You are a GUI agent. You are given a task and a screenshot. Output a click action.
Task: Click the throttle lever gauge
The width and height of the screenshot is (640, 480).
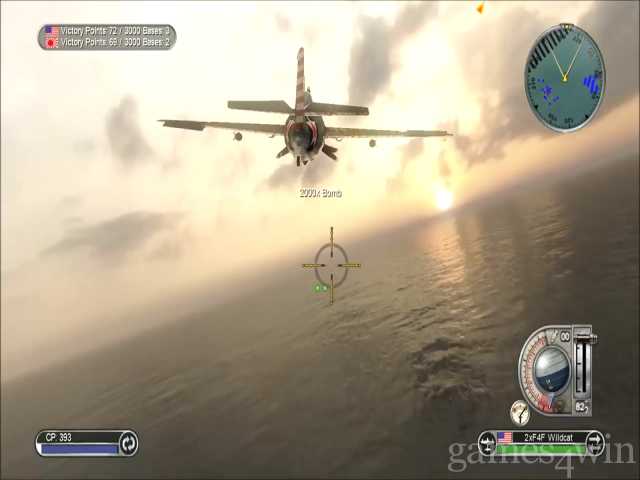click(582, 364)
